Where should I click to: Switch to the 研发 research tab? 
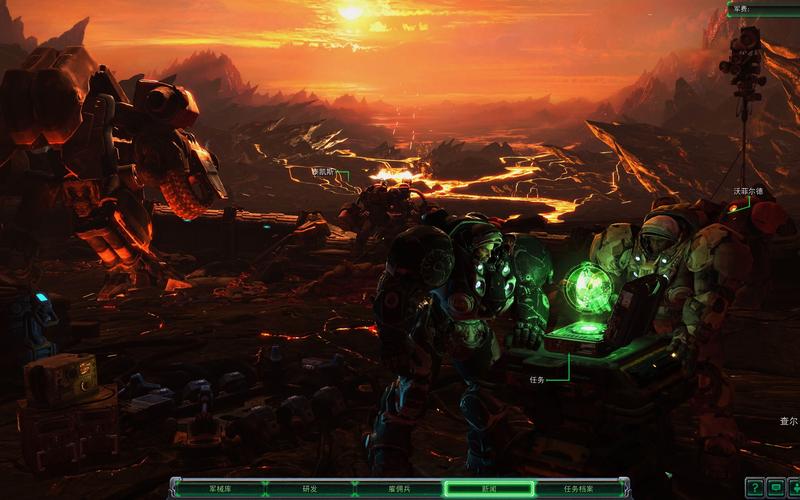point(309,489)
